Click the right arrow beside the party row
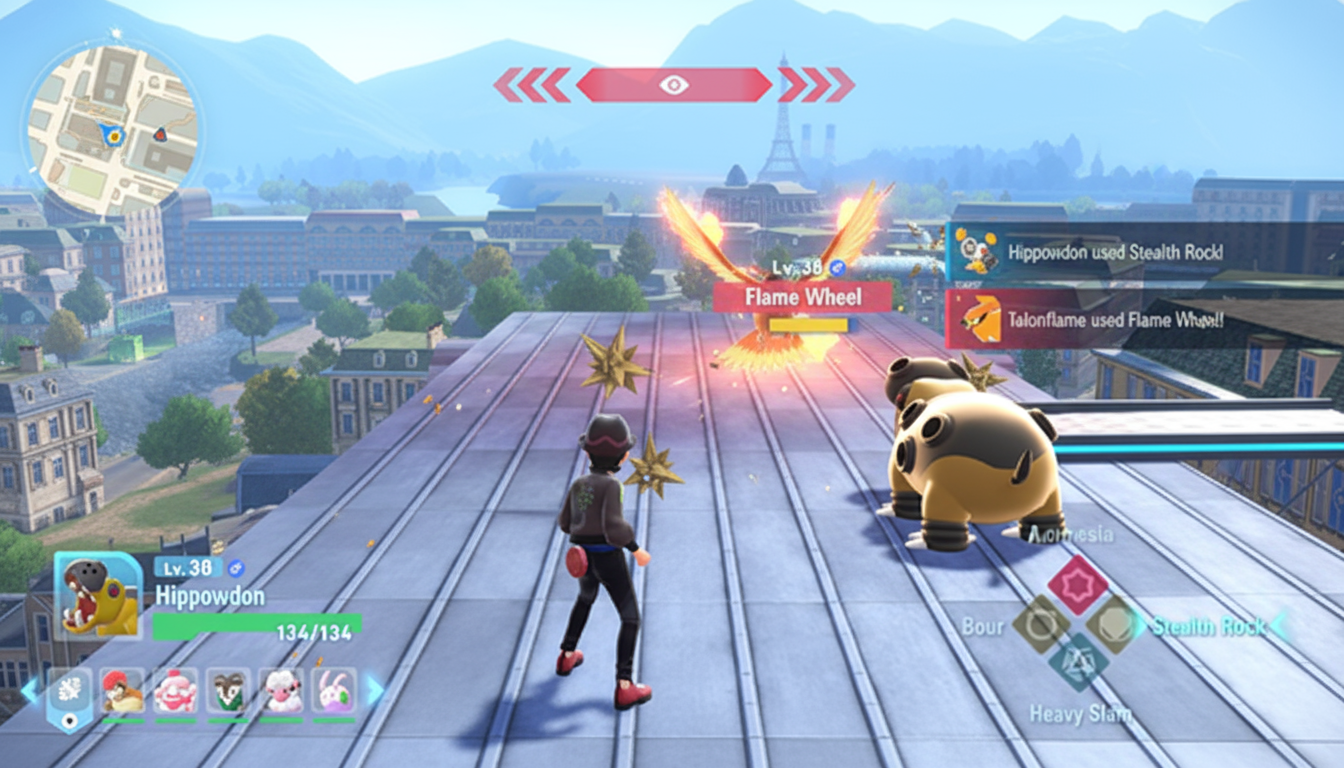Screen dimensions: 1344x768 [375, 690]
